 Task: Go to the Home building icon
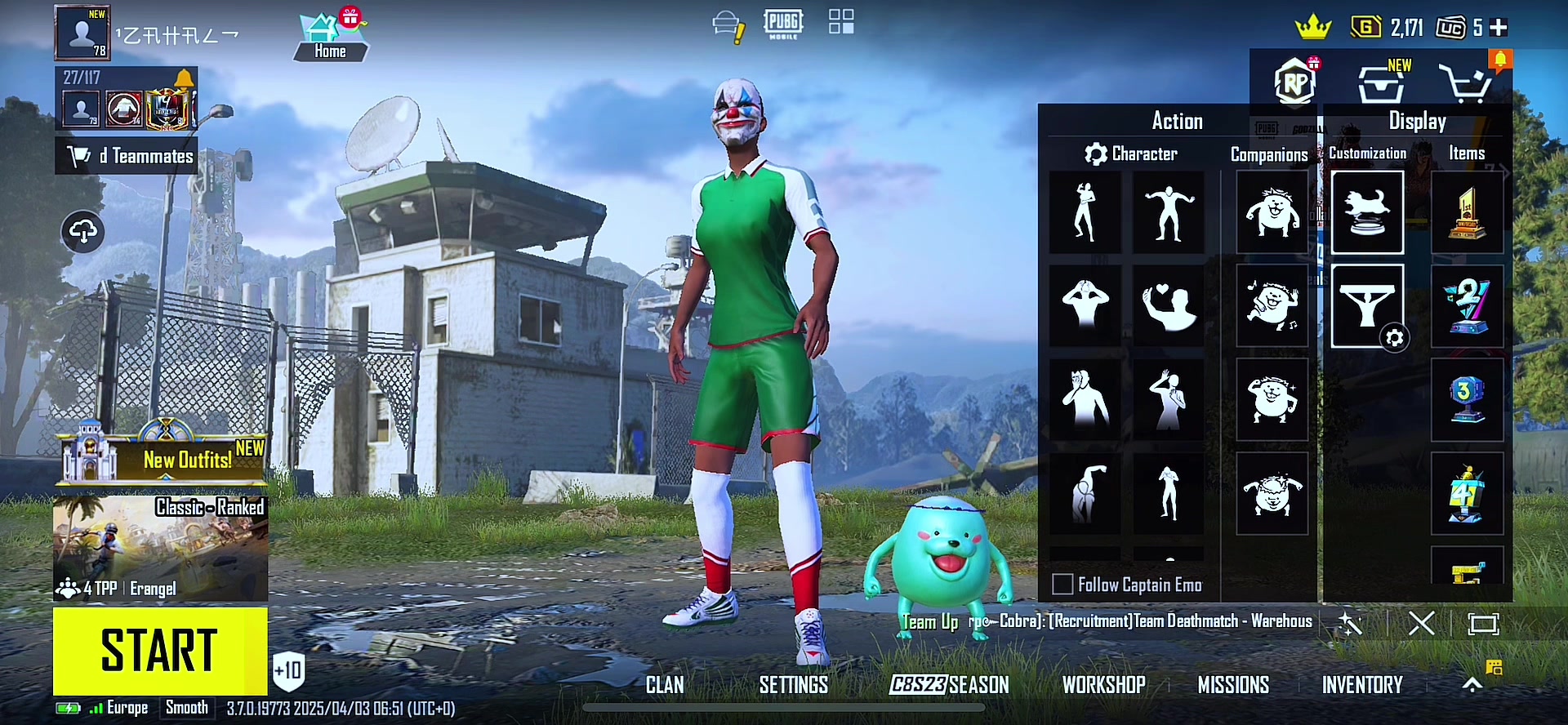330,38
